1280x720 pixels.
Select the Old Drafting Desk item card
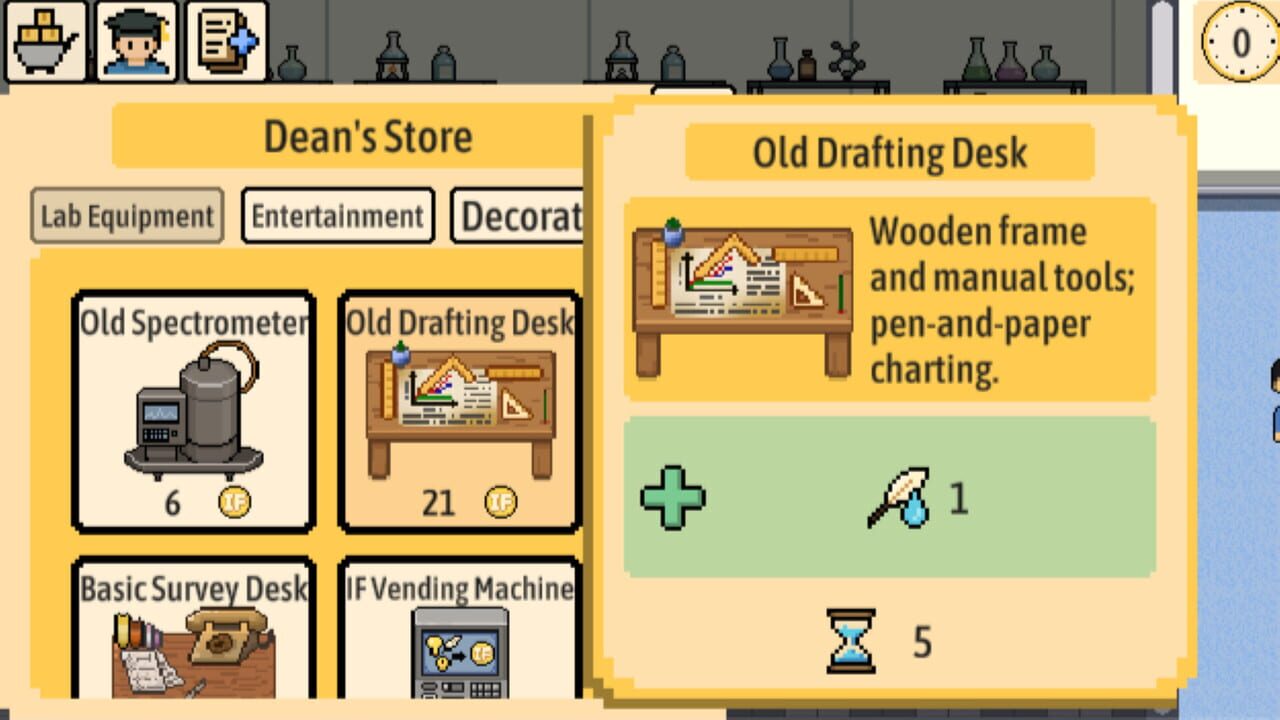click(x=458, y=410)
